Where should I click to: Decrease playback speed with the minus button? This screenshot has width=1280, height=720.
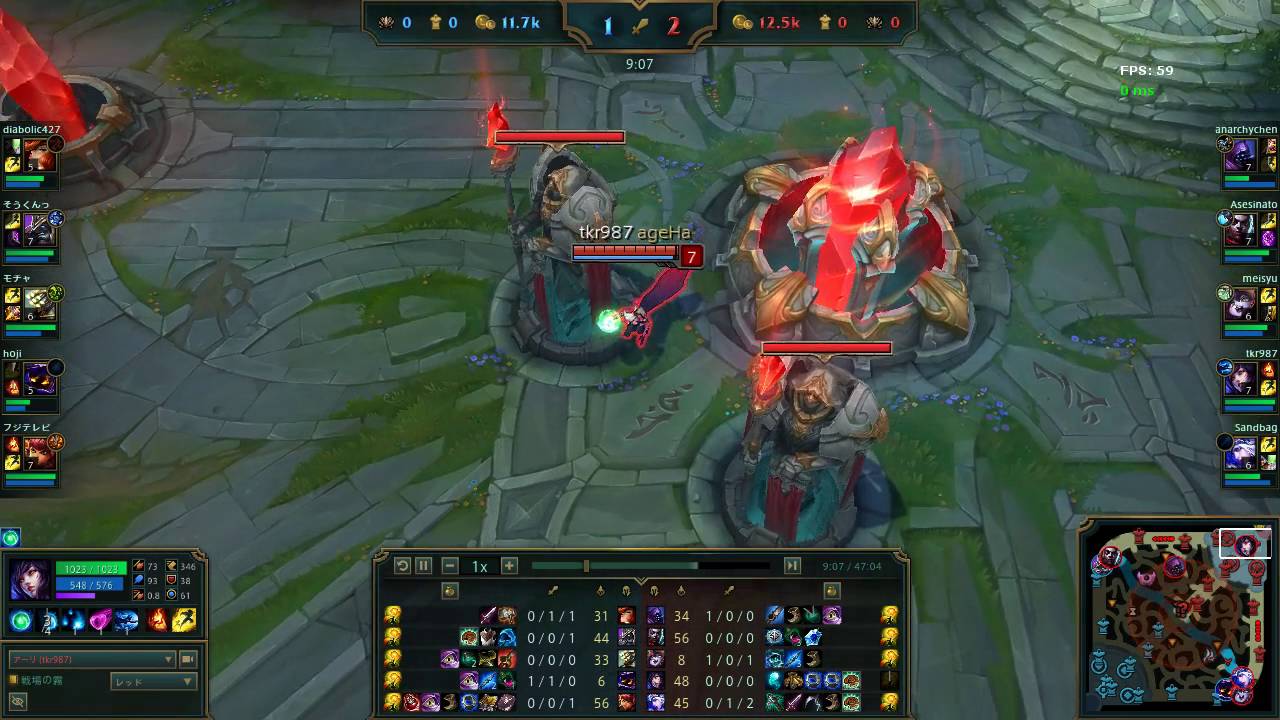[x=450, y=566]
